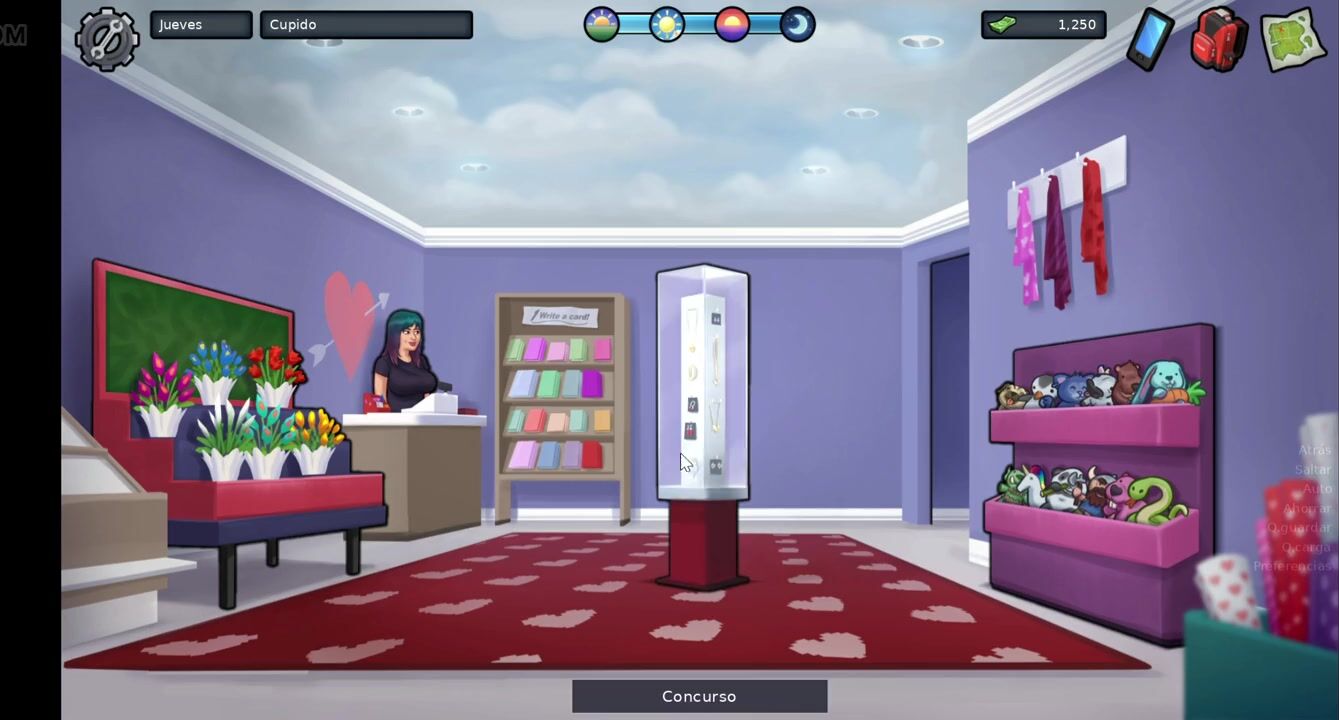Viewport: 1339px width, 720px height.
Task: Open the red backpack inventory
Action: (1218, 40)
